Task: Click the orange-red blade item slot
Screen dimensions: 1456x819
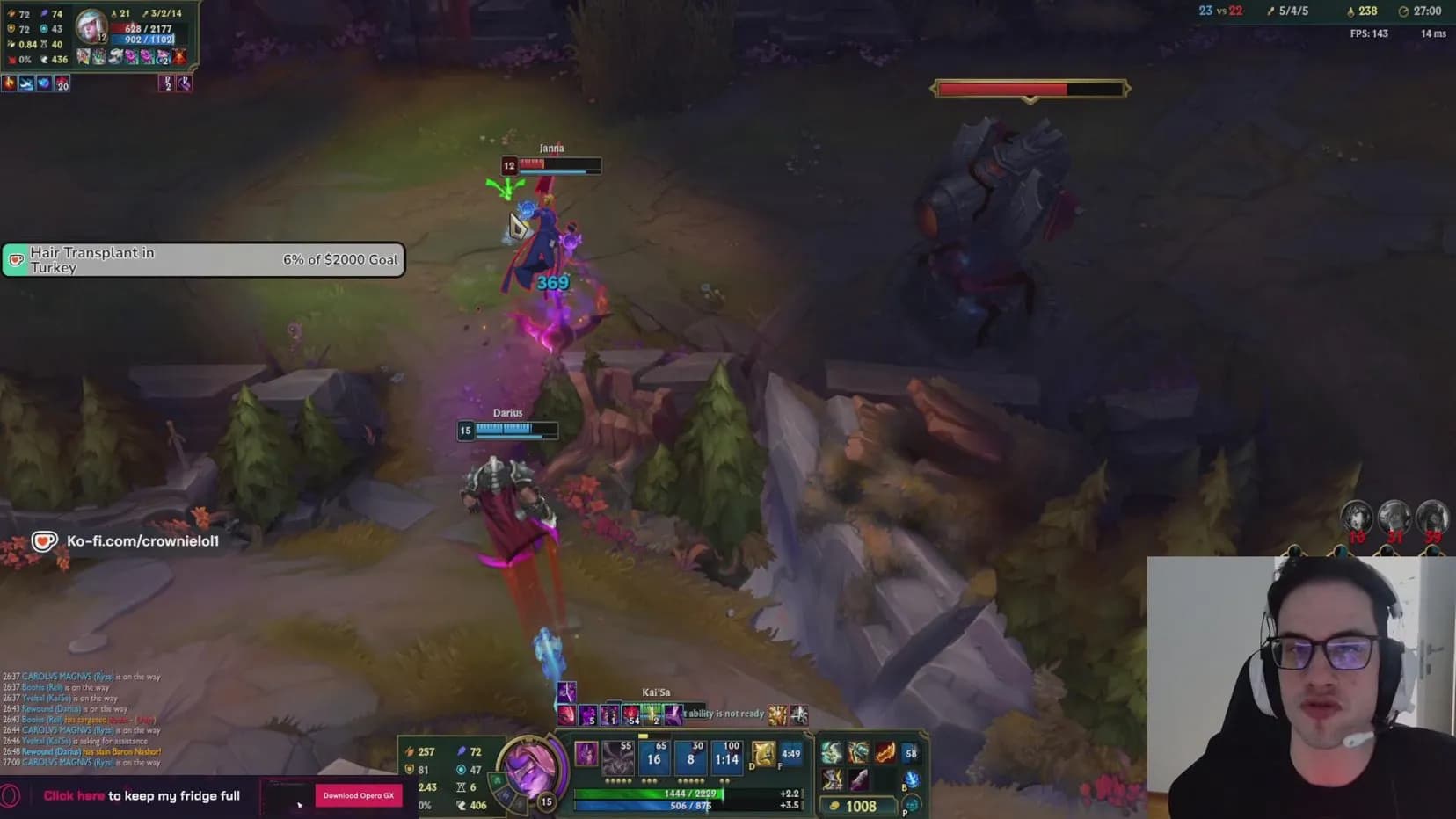Action: point(885,752)
